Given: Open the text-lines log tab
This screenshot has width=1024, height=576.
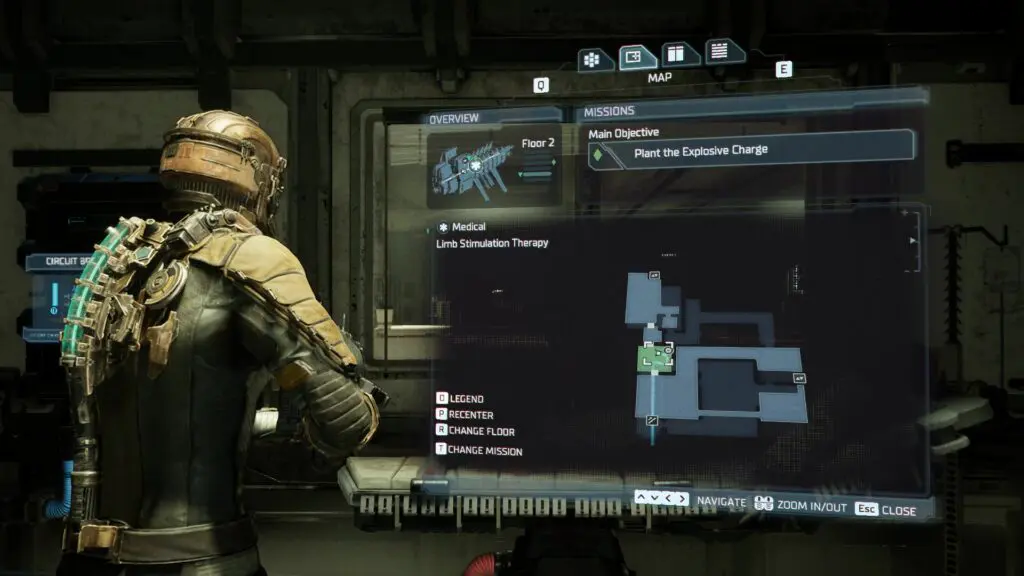Looking at the screenshot, I should (722, 51).
